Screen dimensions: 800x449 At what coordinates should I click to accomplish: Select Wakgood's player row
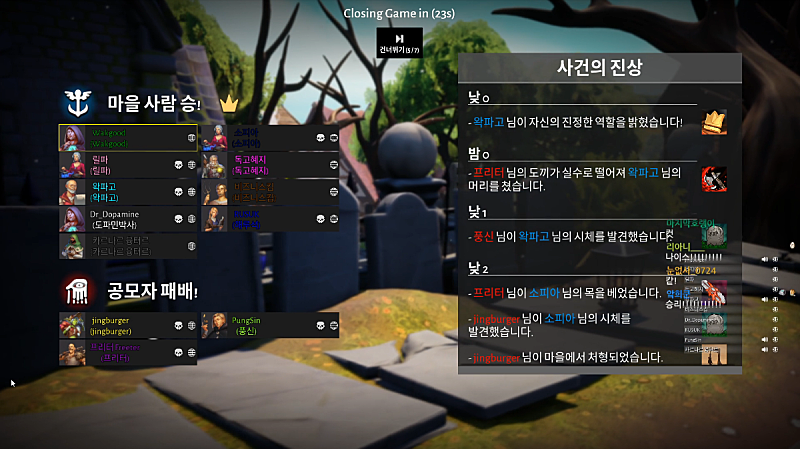tap(128, 137)
